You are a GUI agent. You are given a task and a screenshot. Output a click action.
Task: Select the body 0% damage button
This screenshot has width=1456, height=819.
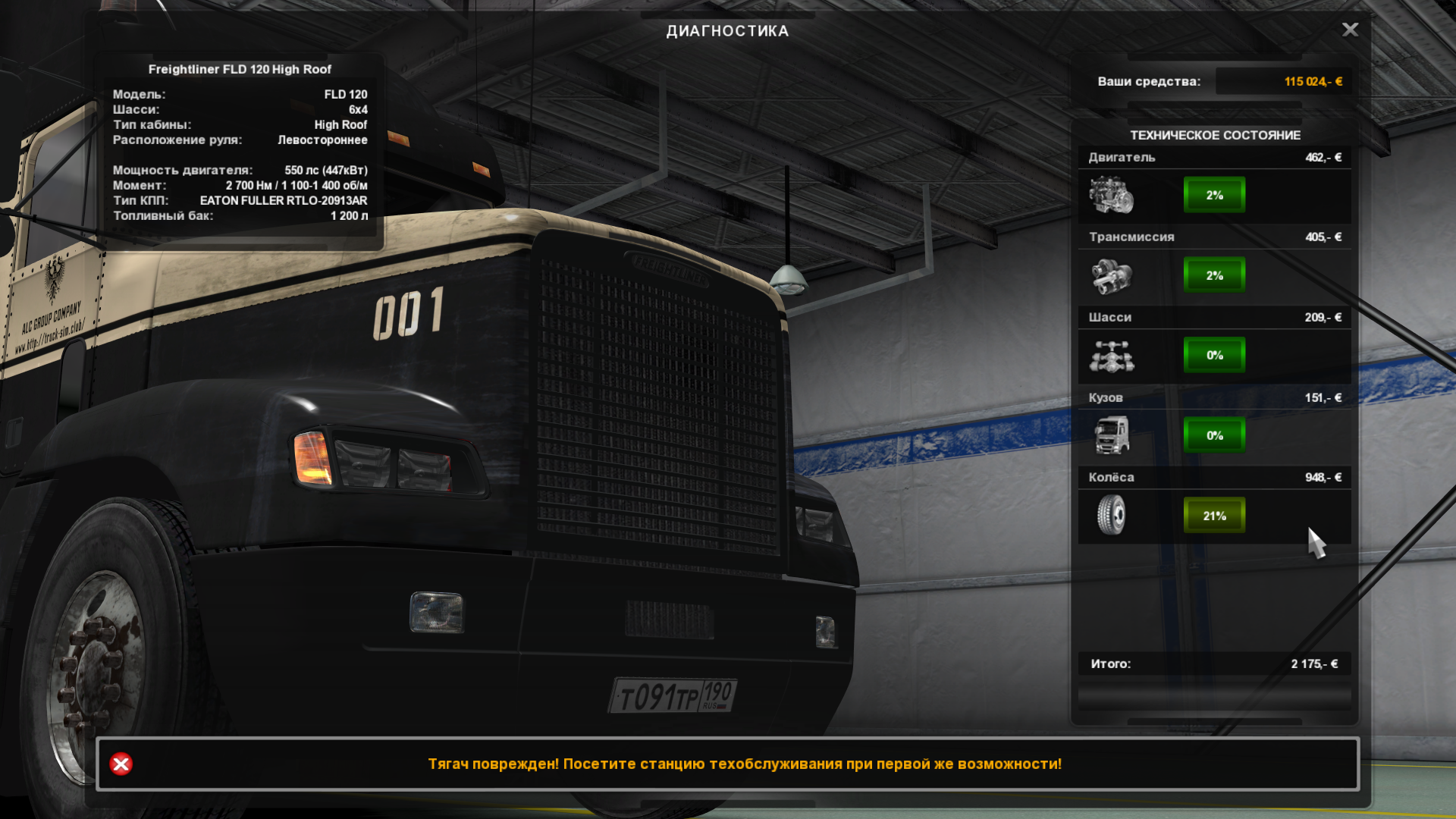point(1214,435)
